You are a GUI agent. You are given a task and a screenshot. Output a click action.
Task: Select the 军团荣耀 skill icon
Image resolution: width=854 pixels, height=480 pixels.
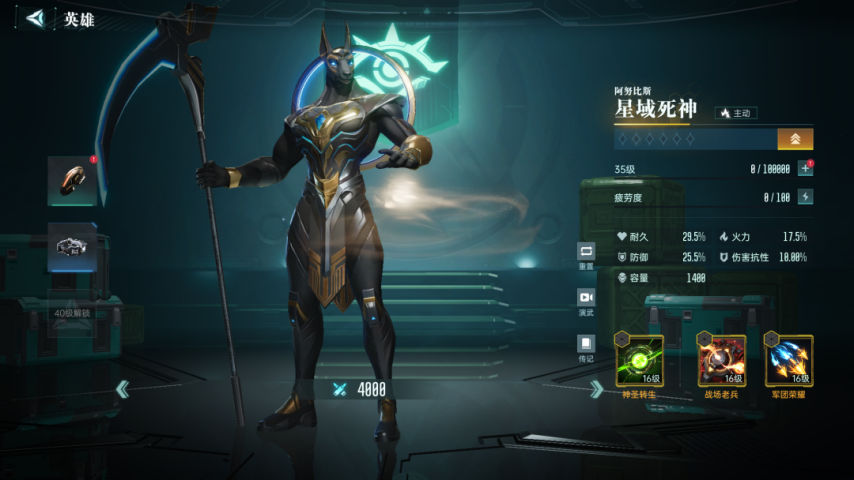pyautogui.click(x=789, y=361)
